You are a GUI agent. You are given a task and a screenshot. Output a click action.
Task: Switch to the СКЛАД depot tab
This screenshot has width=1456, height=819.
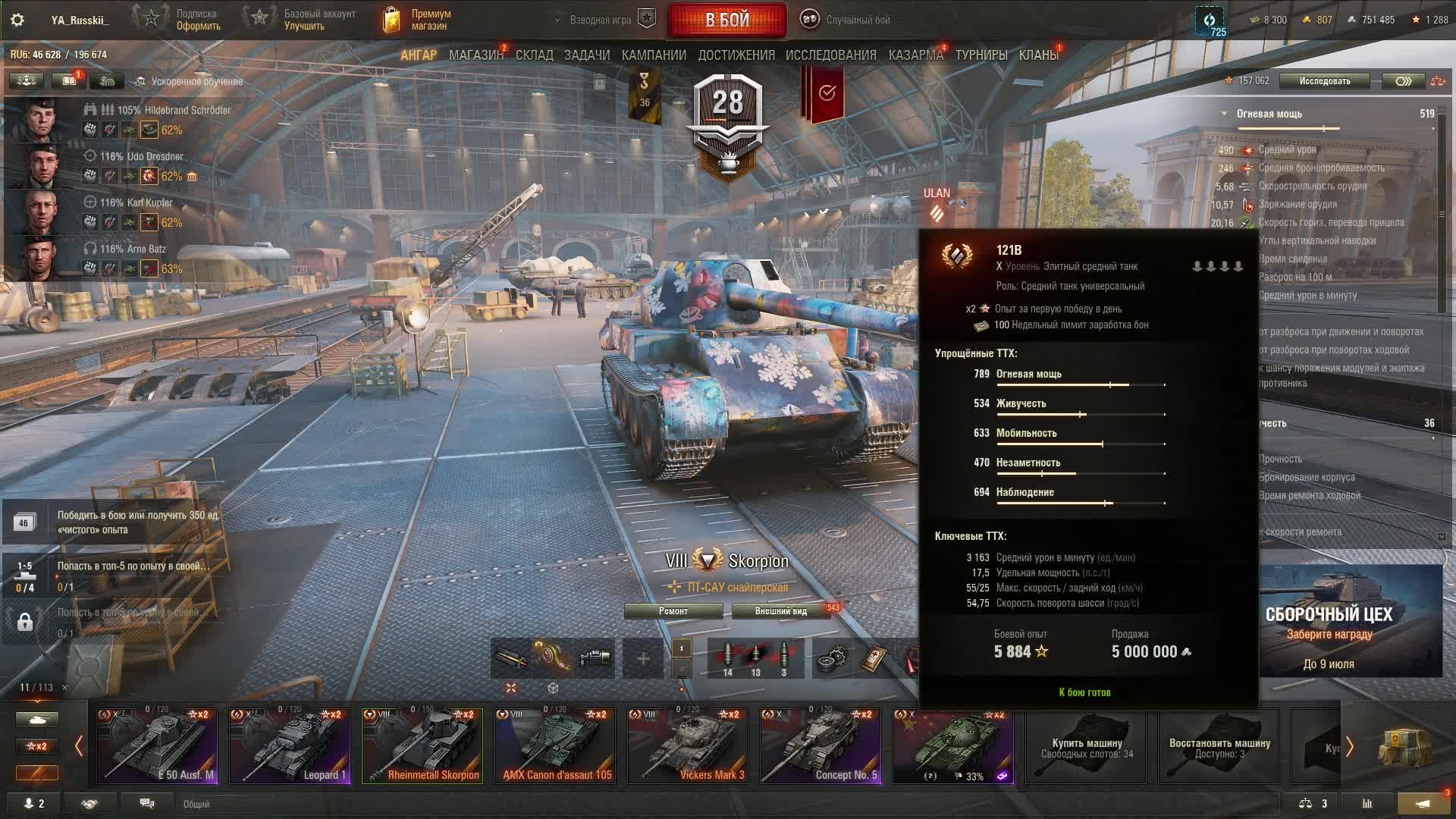click(534, 55)
